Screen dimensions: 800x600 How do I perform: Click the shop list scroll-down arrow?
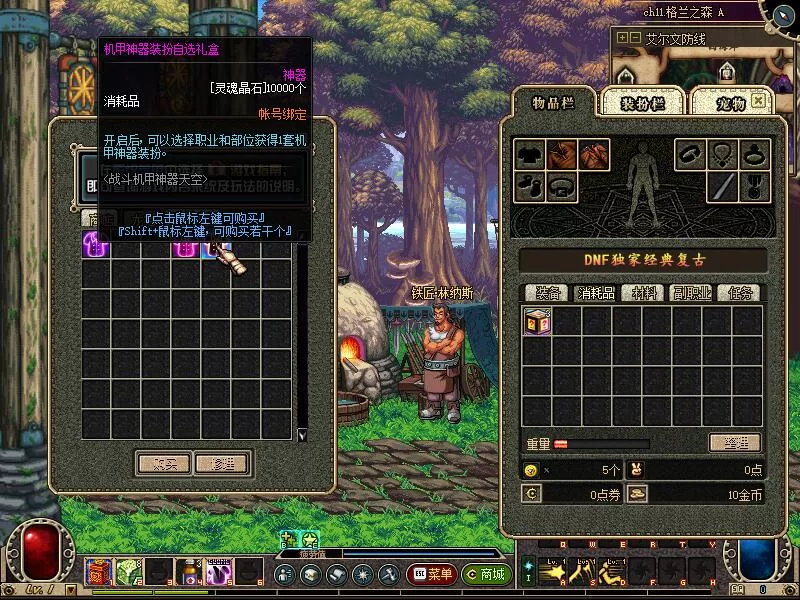tap(302, 435)
